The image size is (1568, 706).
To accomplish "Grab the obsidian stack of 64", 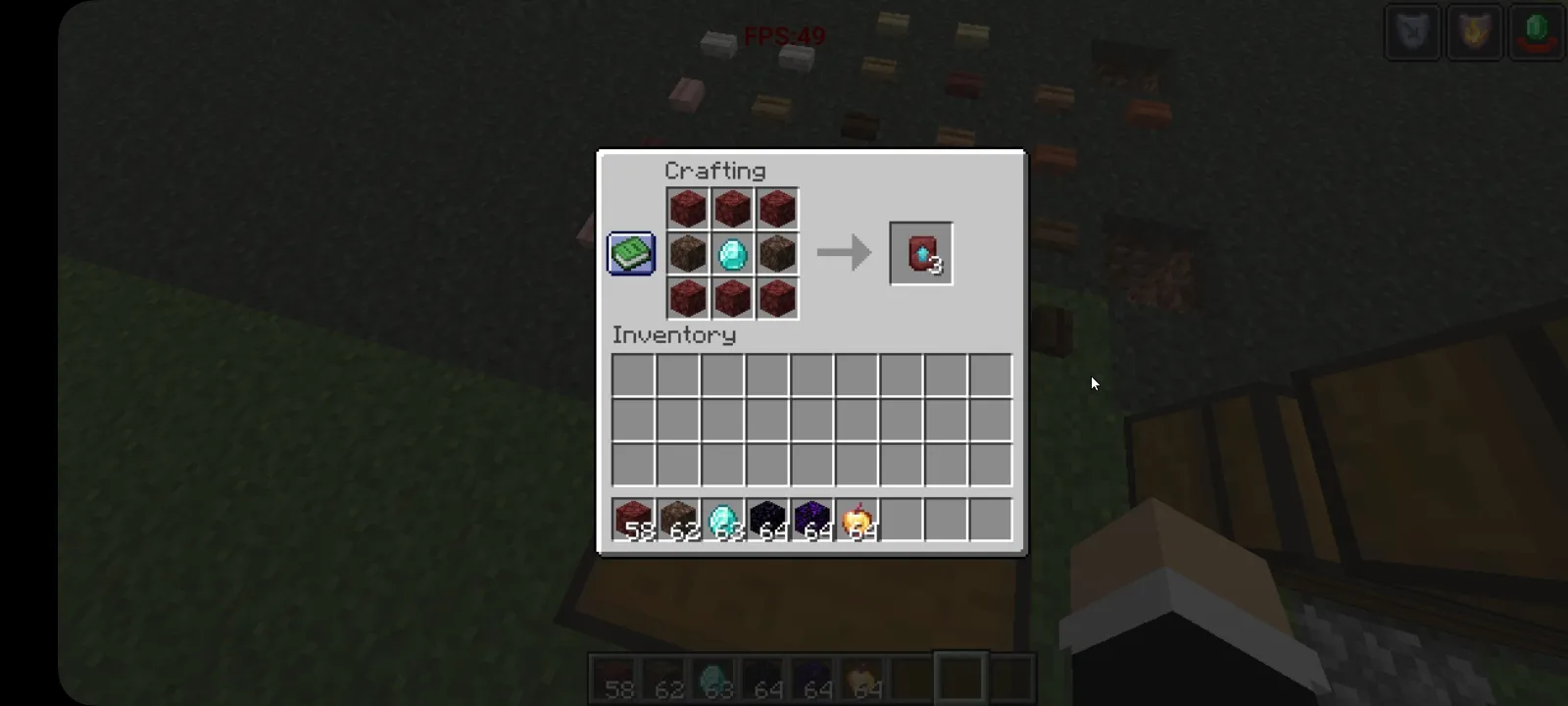I will 766,519.
